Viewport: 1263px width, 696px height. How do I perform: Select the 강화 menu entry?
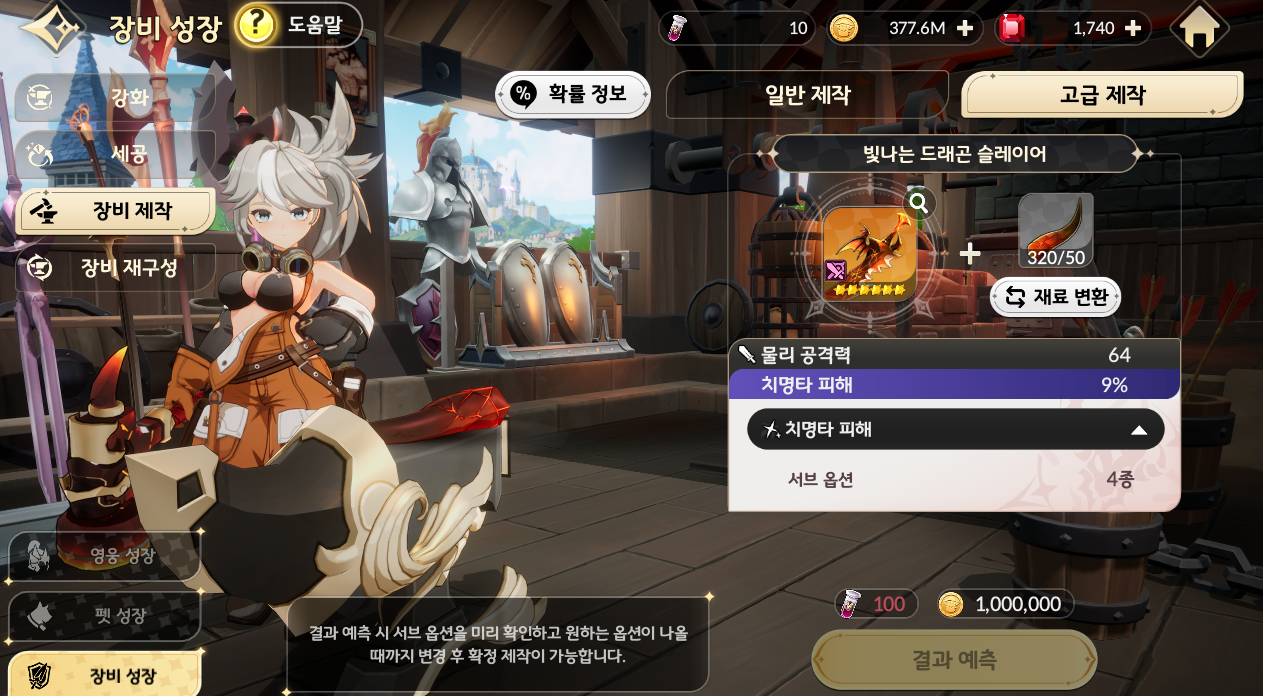(115, 98)
